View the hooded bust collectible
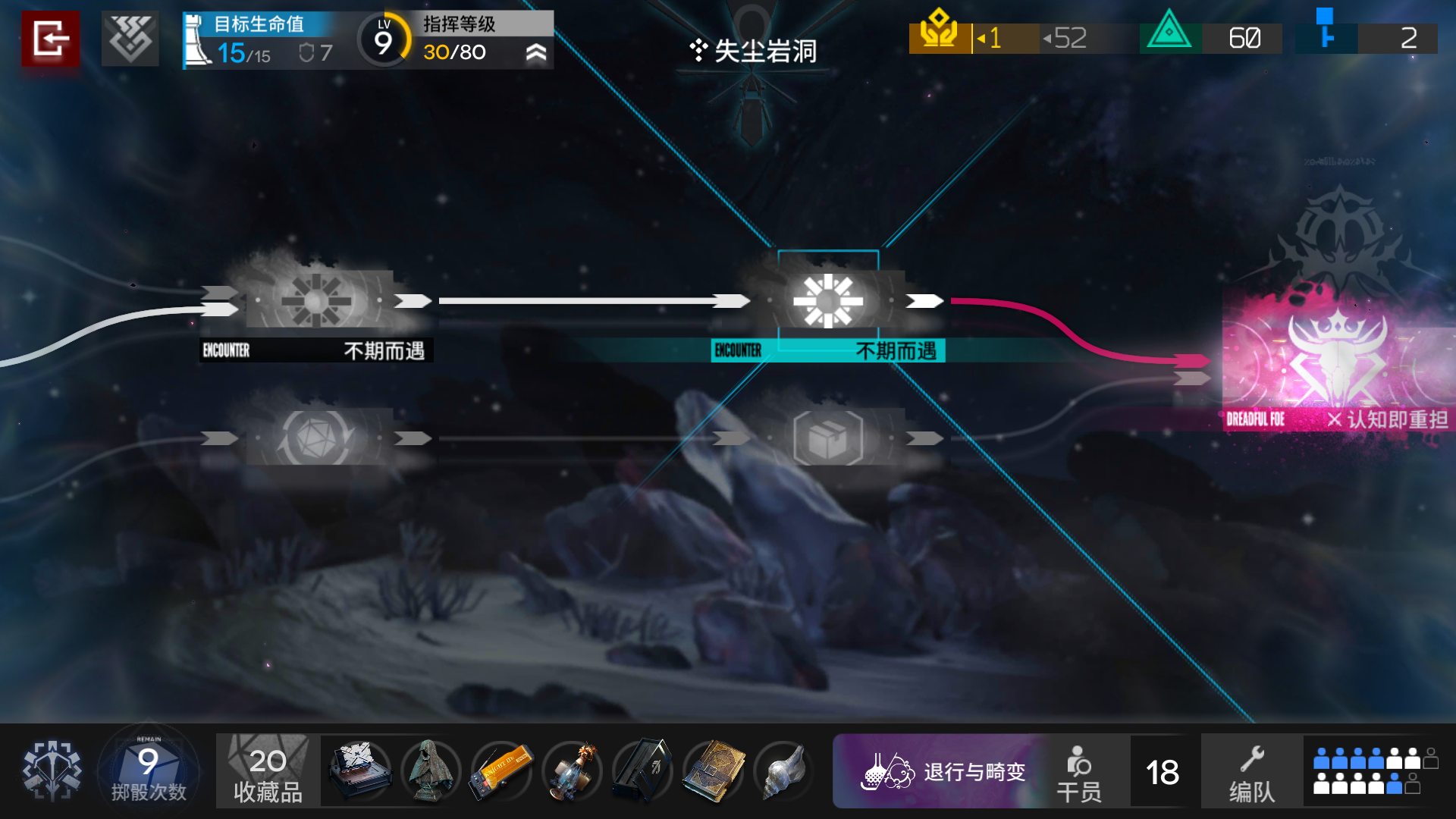This screenshot has height=819, width=1456. [x=430, y=770]
